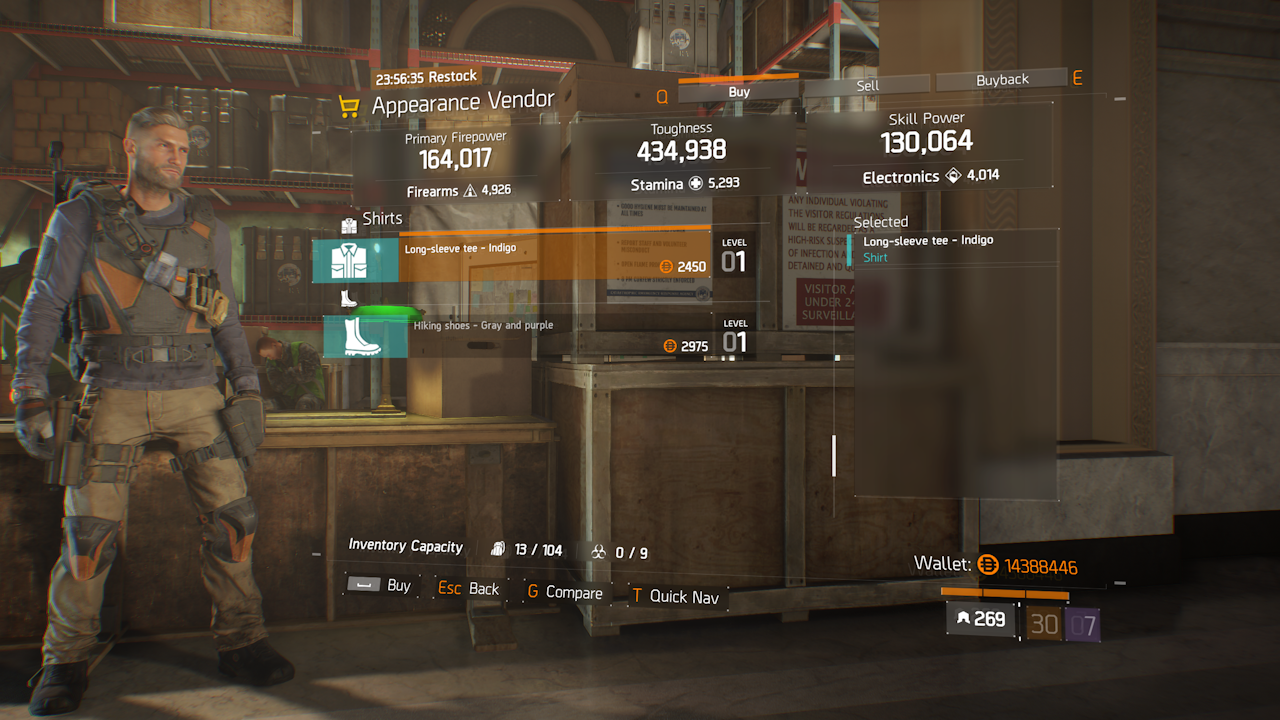Switch to the Buyback tab
The height and width of the screenshot is (720, 1280).
[x=1002, y=80]
